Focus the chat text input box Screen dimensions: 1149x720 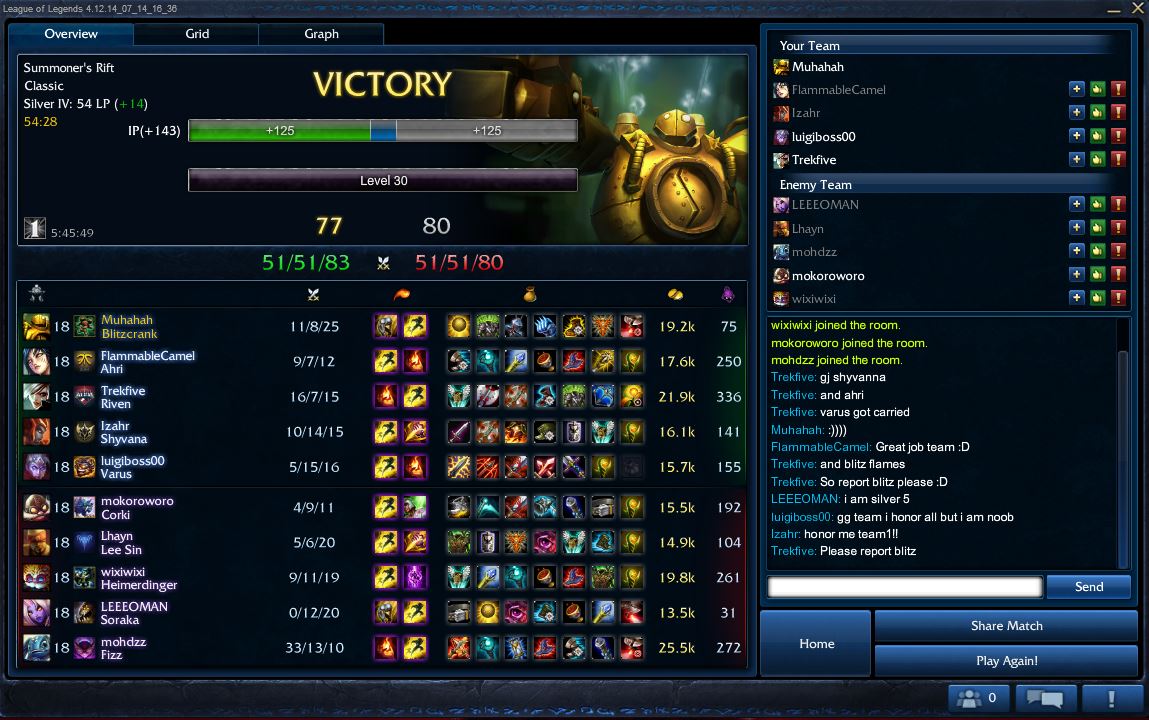pyautogui.click(x=904, y=587)
